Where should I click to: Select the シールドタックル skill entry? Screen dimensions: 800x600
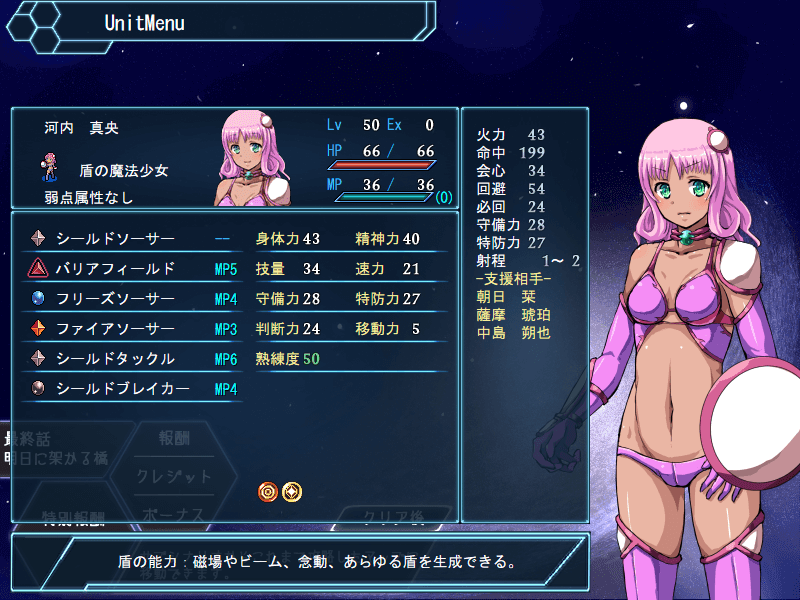point(115,359)
